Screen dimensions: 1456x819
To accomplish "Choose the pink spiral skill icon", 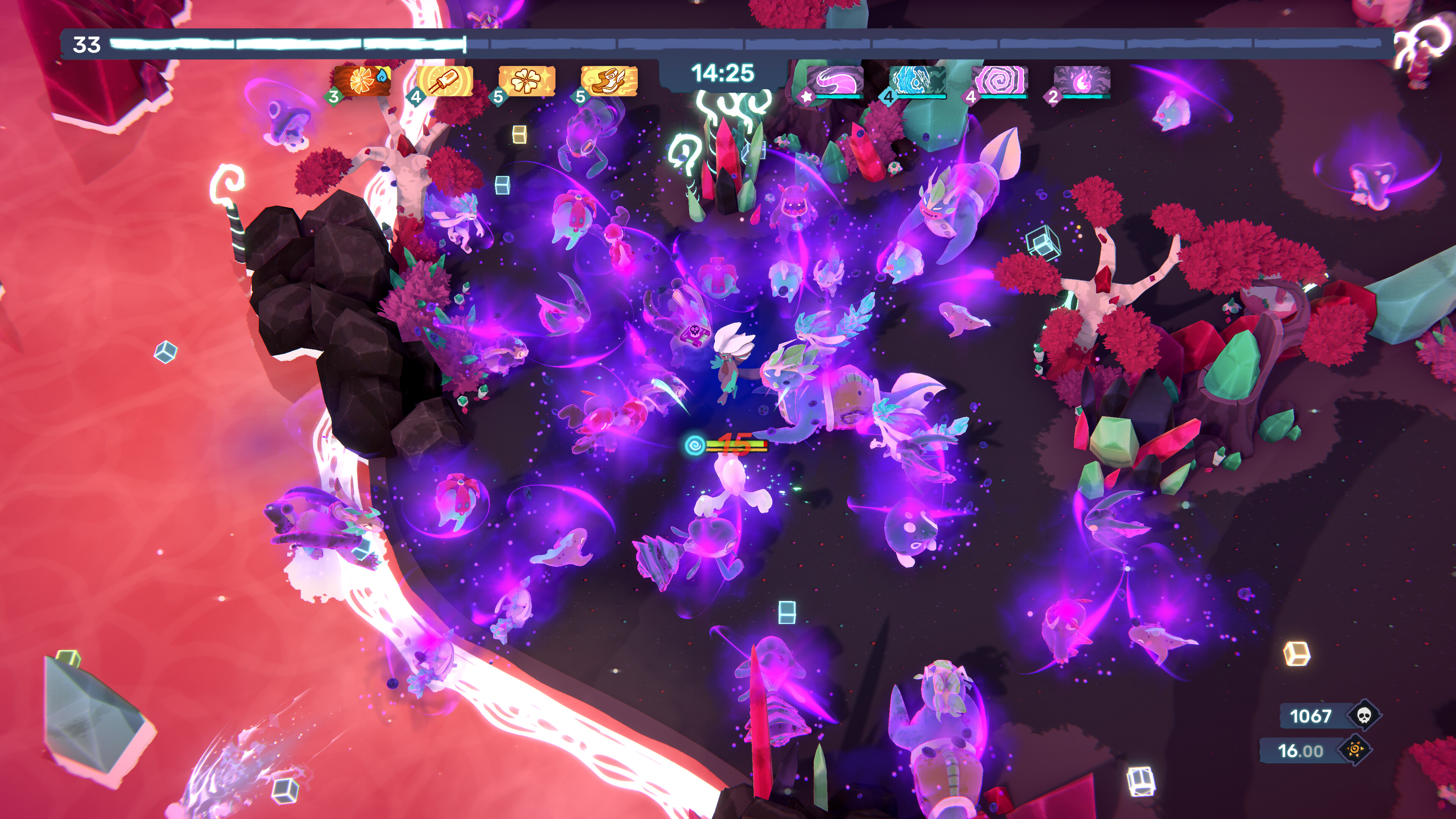I will 1000,80.
